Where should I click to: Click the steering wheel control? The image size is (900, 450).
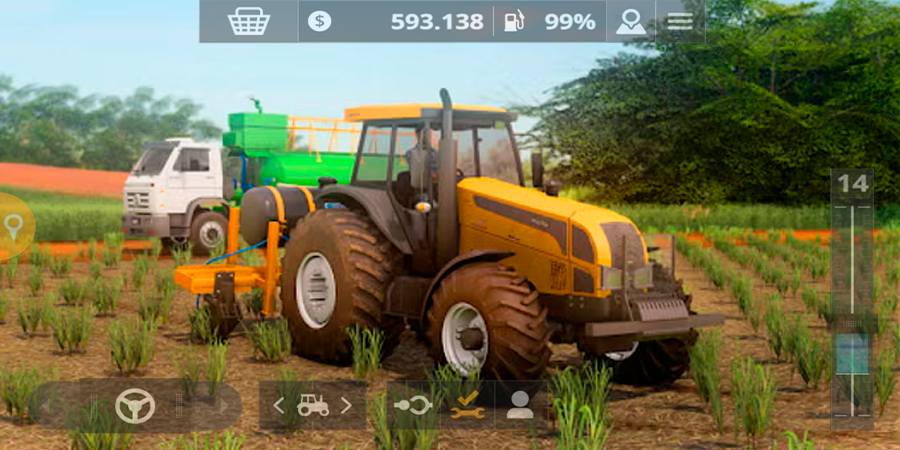pyautogui.click(x=135, y=405)
